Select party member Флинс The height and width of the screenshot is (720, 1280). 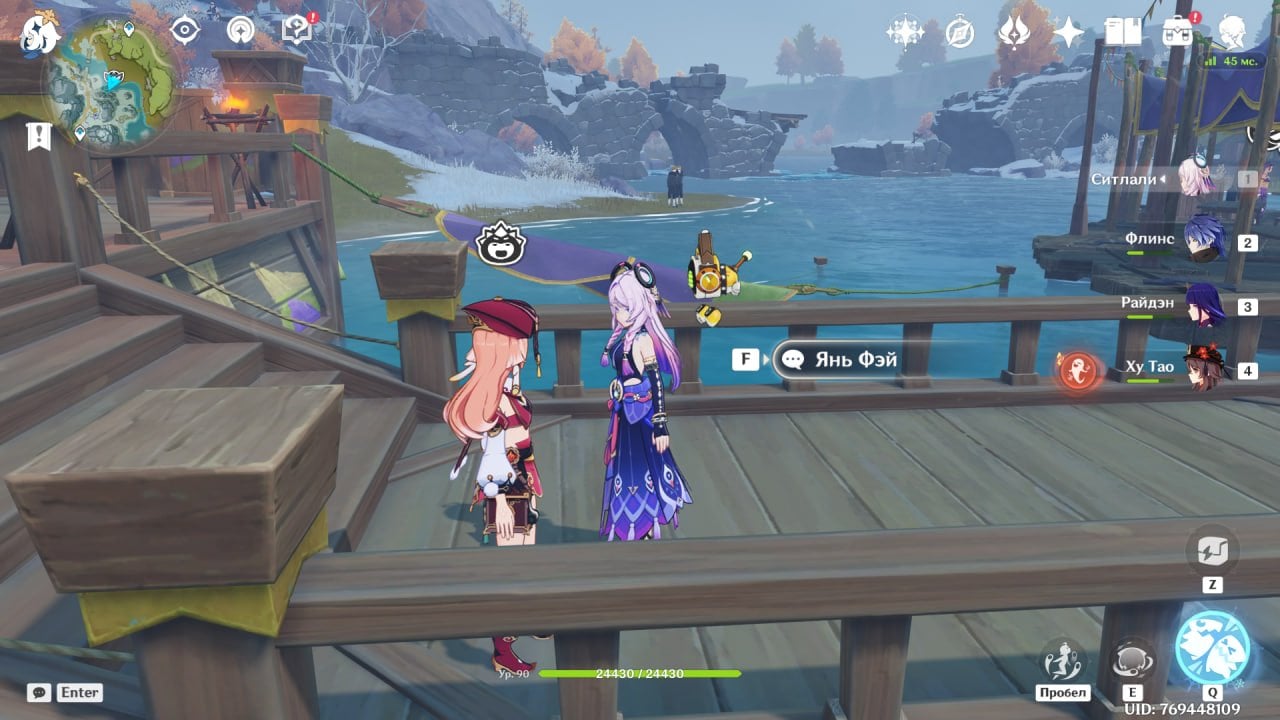(x=1203, y=240)
